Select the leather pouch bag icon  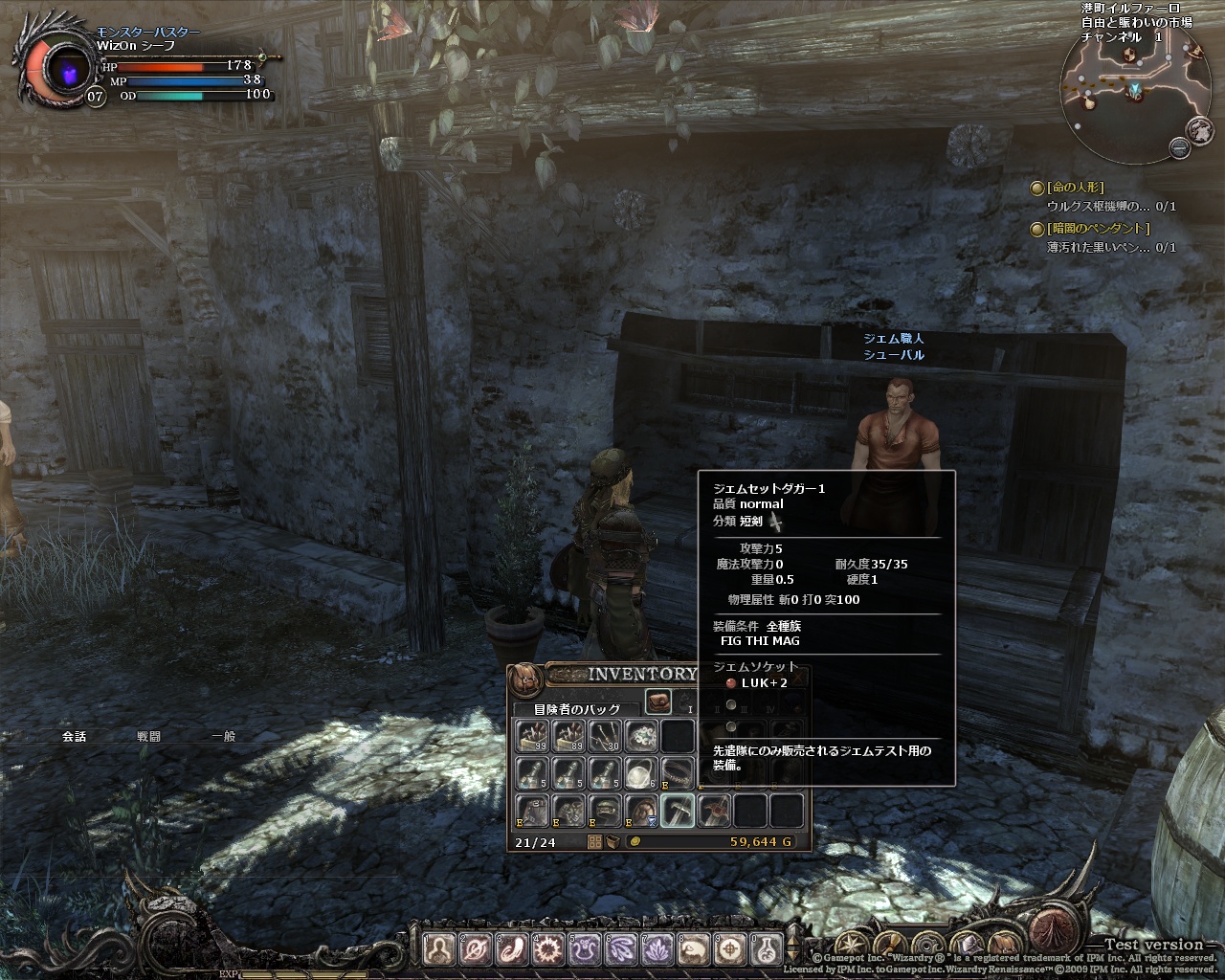coord(658,702)
